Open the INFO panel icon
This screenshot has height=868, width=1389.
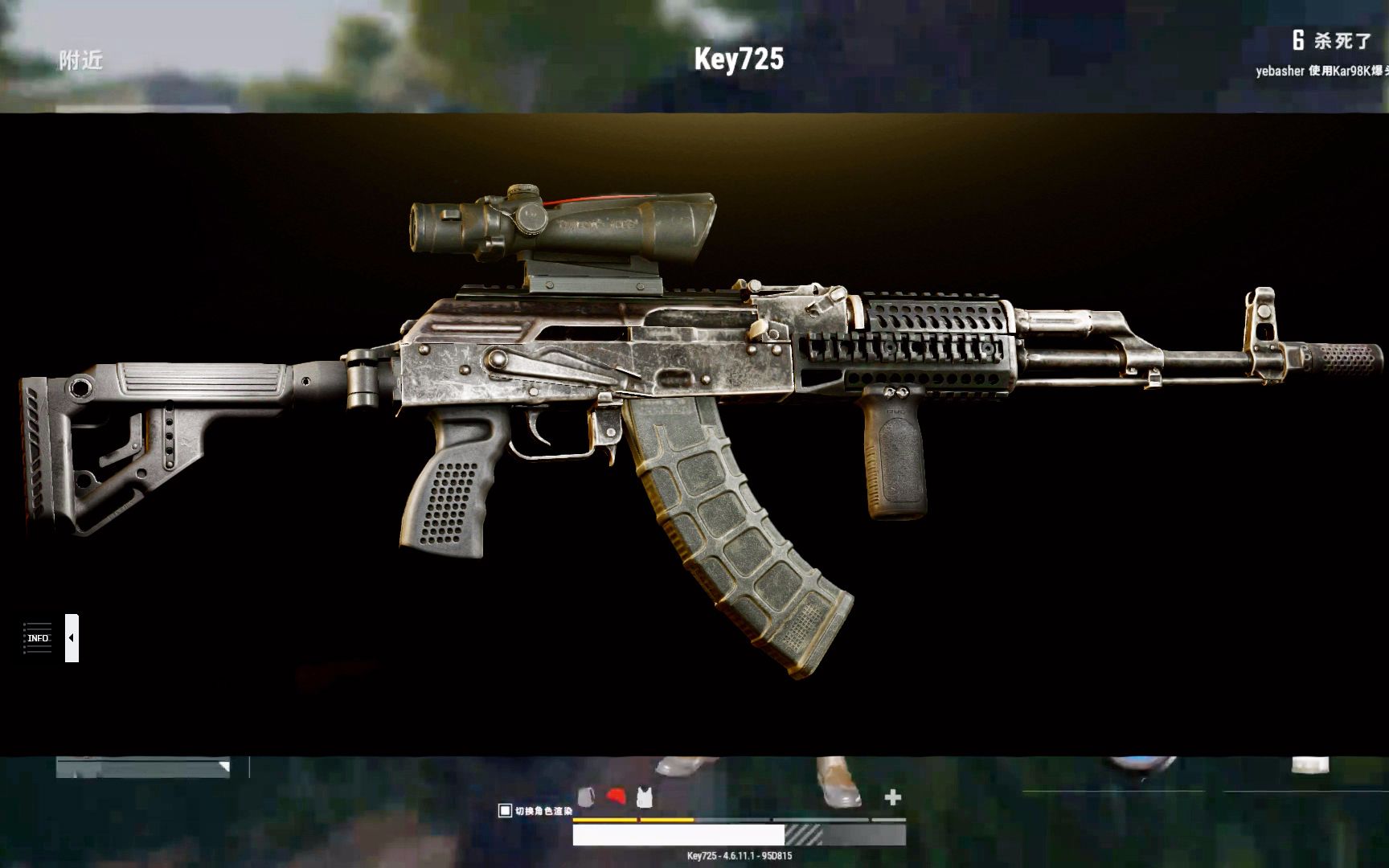[x=36, y=637]
